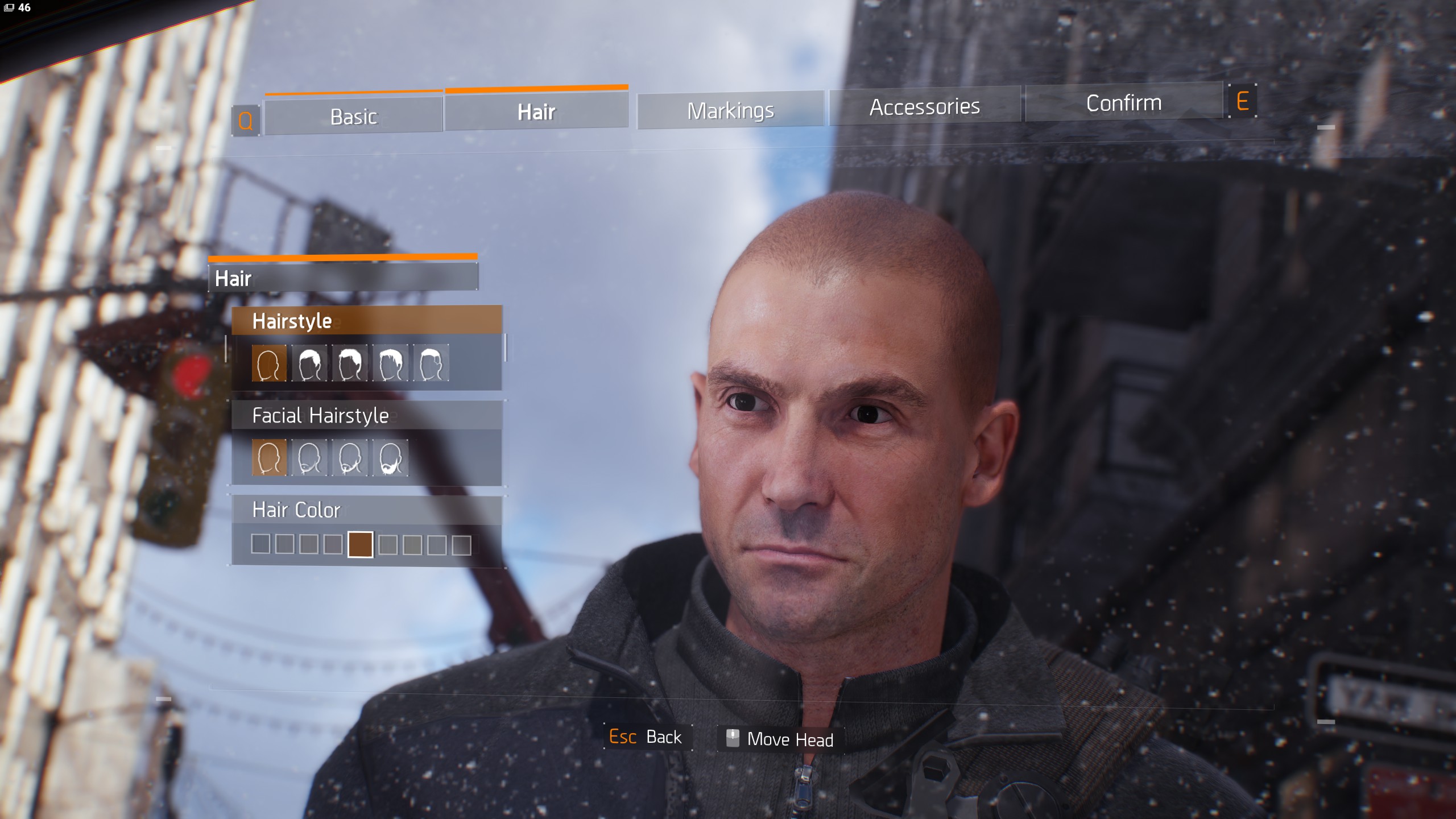The height and width of the screenshot is (819, 1456).
Task: Switch back to the Basic tab
Action: tap(353, 115)
